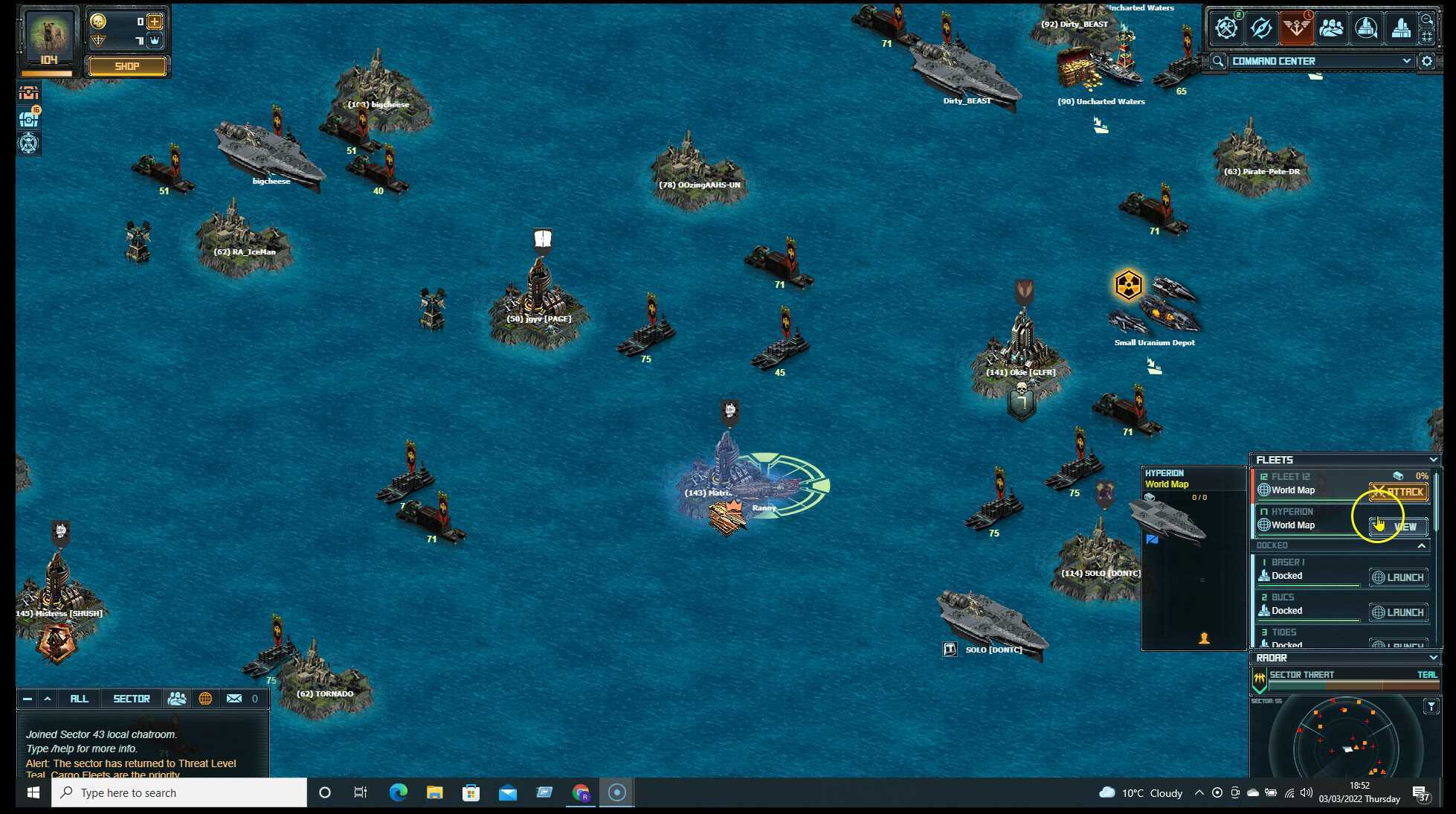This screenshot has width=1456, height=814.
Task: Expand the Command Center dropdown
Action: (x=1406, y=61)
